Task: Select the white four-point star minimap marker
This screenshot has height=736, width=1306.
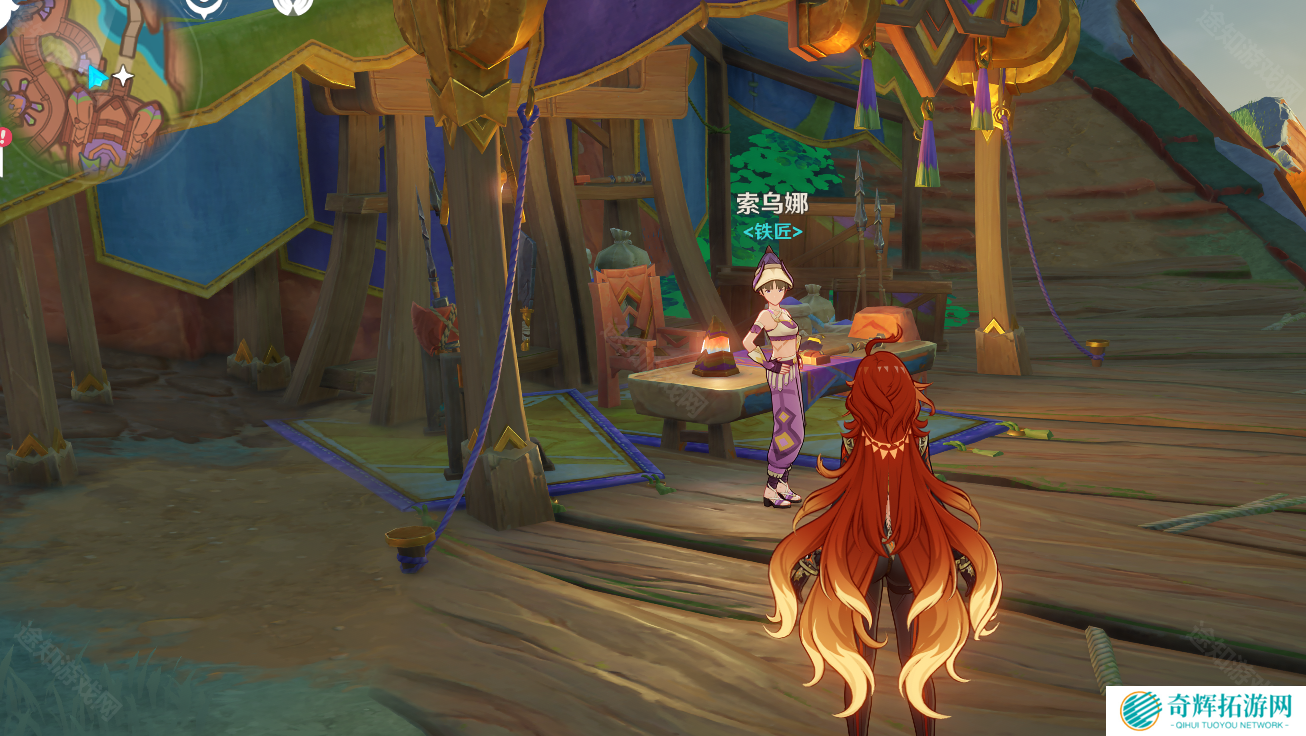Action: click(123, 76)
